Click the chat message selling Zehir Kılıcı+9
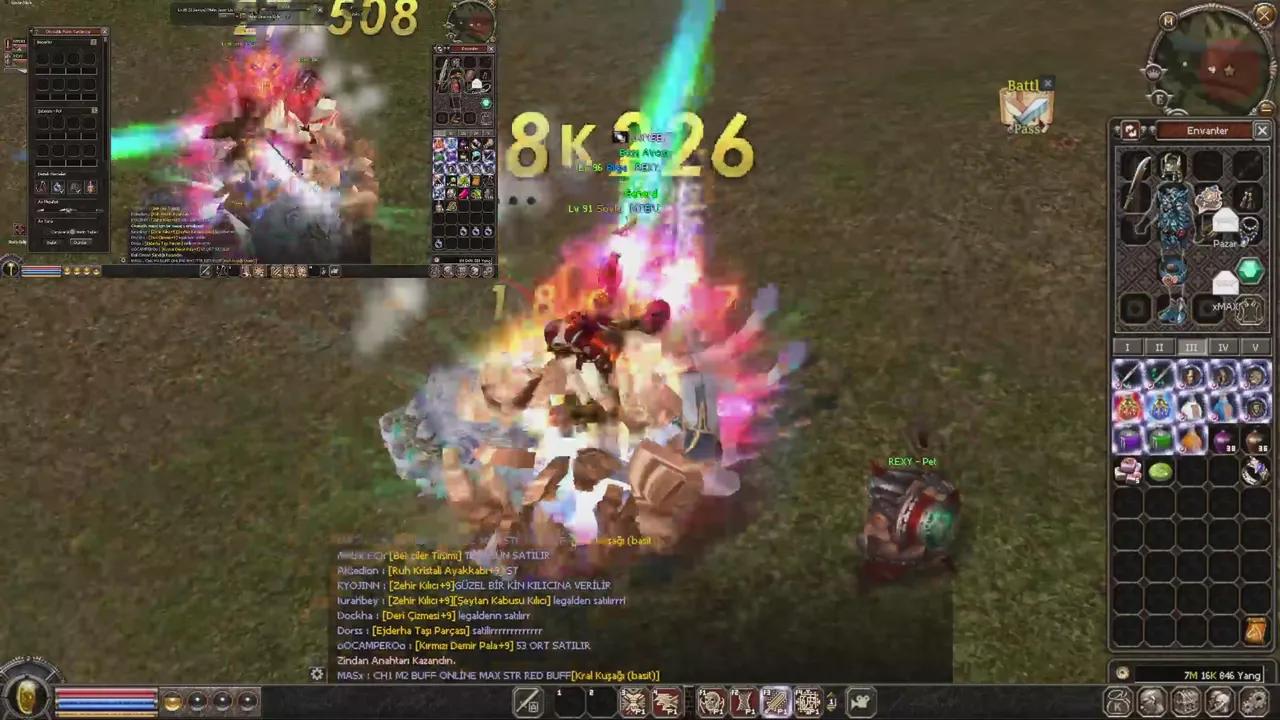The image size is (1280, 720). point(480,600)
